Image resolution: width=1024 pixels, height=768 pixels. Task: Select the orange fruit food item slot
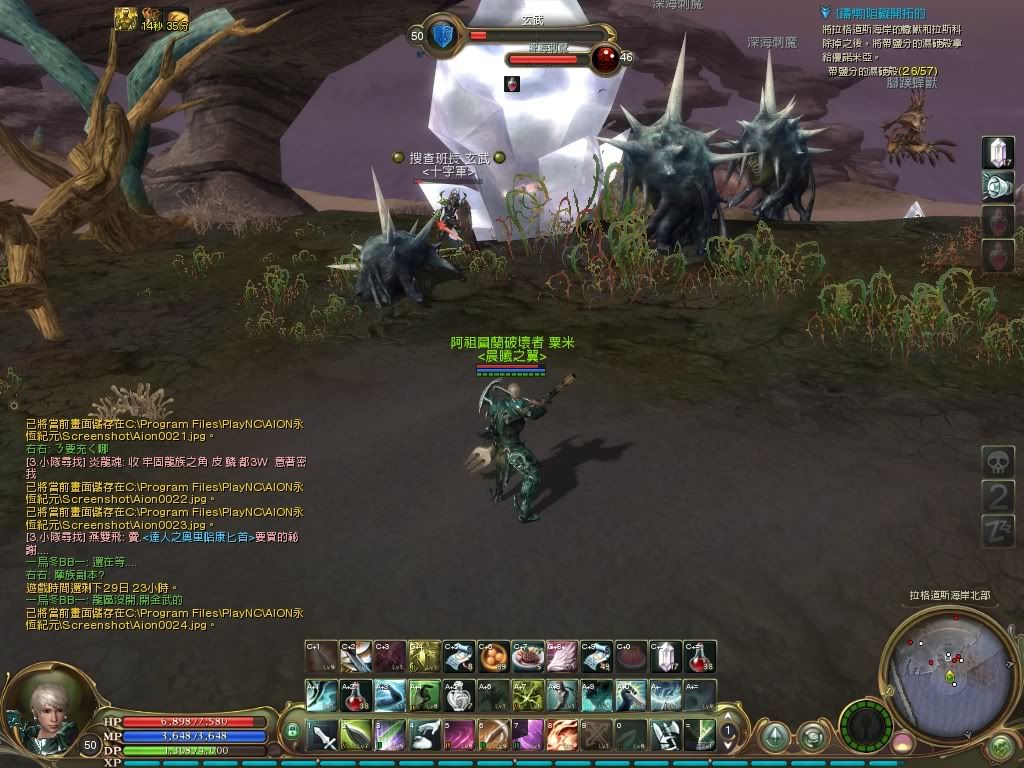494,657
